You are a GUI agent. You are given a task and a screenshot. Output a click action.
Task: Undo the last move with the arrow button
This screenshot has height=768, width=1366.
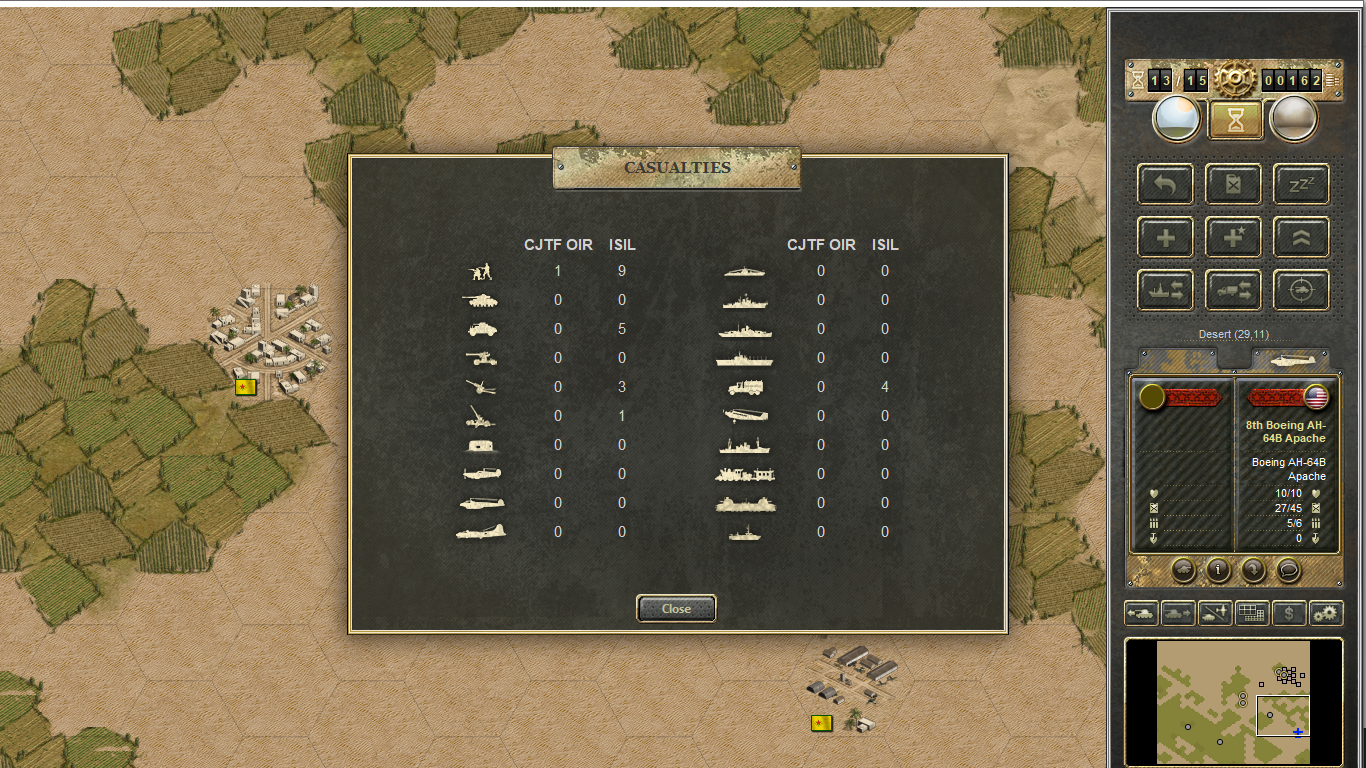(1165, 184)
